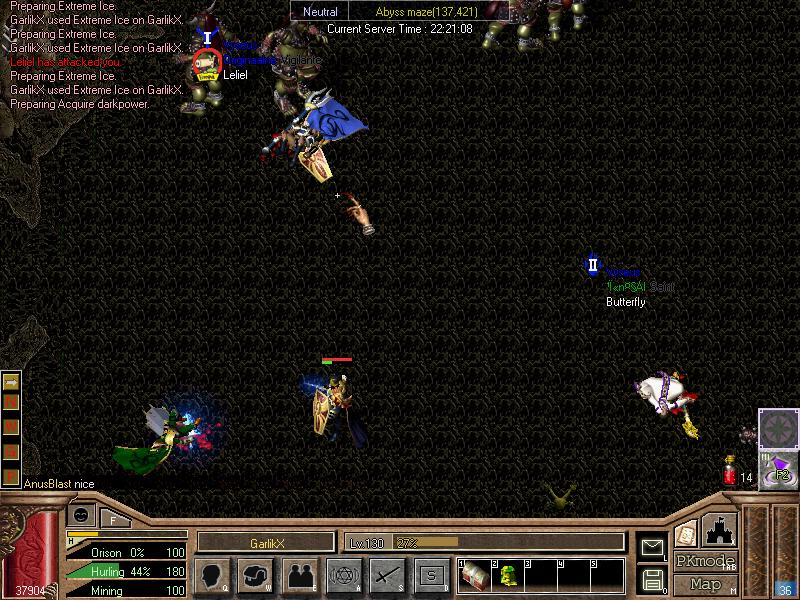This screenshot has height=600, width=800.
Task: Click the square S system button
Action: pyautogui.click(x=432, y=575)
